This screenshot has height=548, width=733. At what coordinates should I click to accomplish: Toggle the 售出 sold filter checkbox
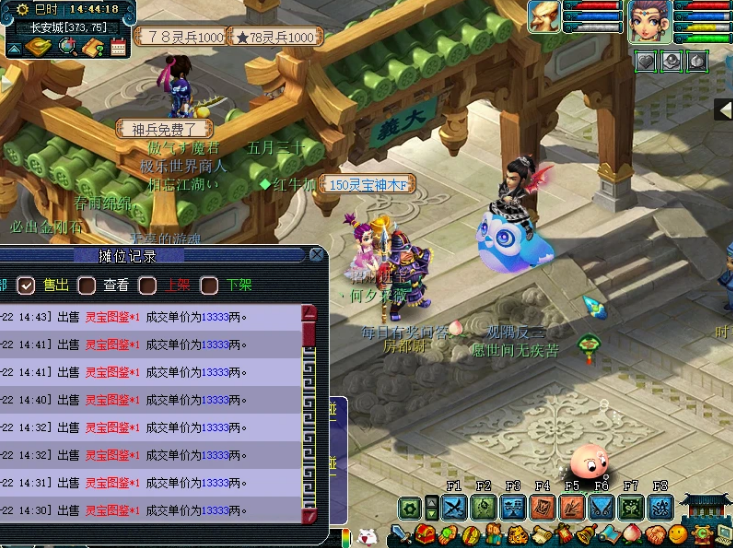pyautogui.click(x=27, y=285)
